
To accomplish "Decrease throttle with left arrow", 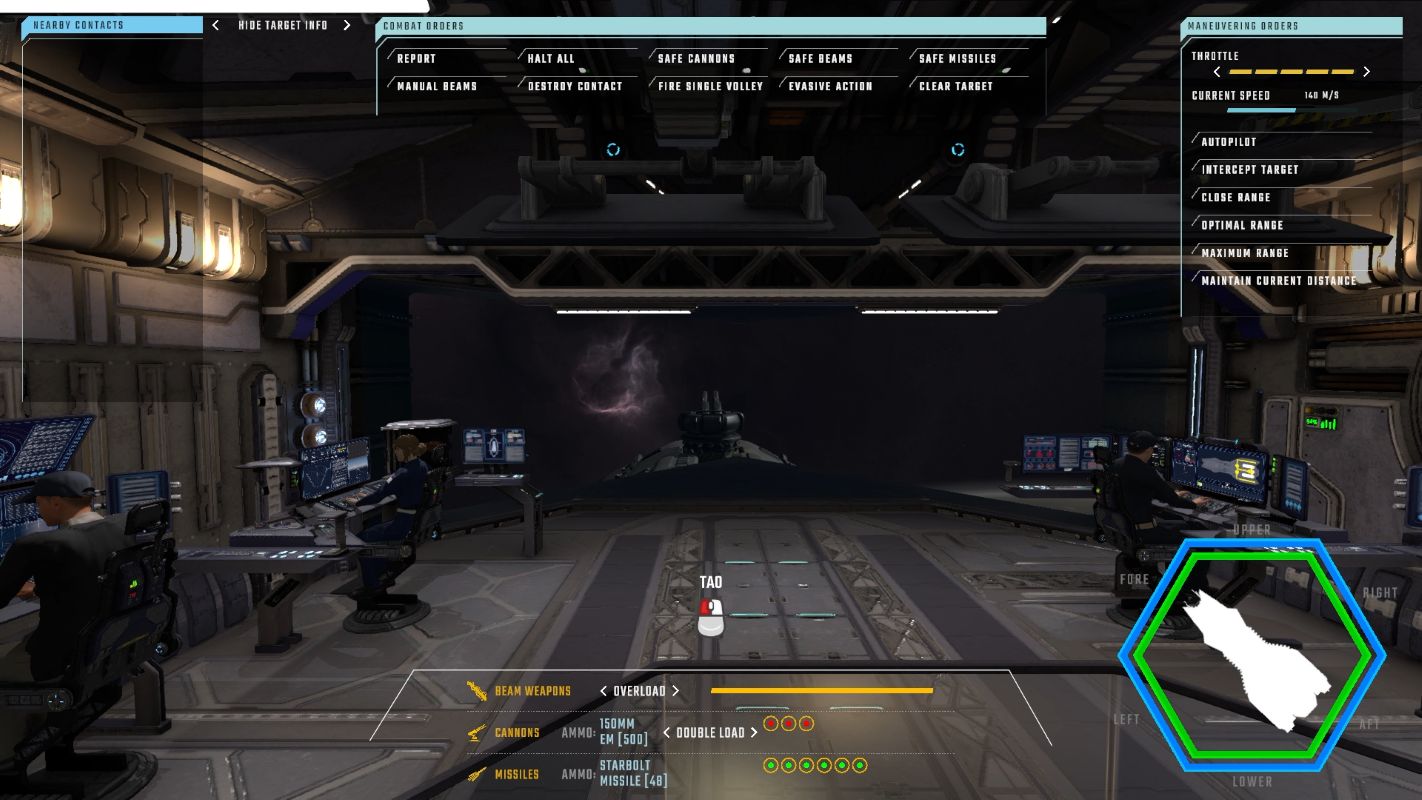I will (1217, 72).
